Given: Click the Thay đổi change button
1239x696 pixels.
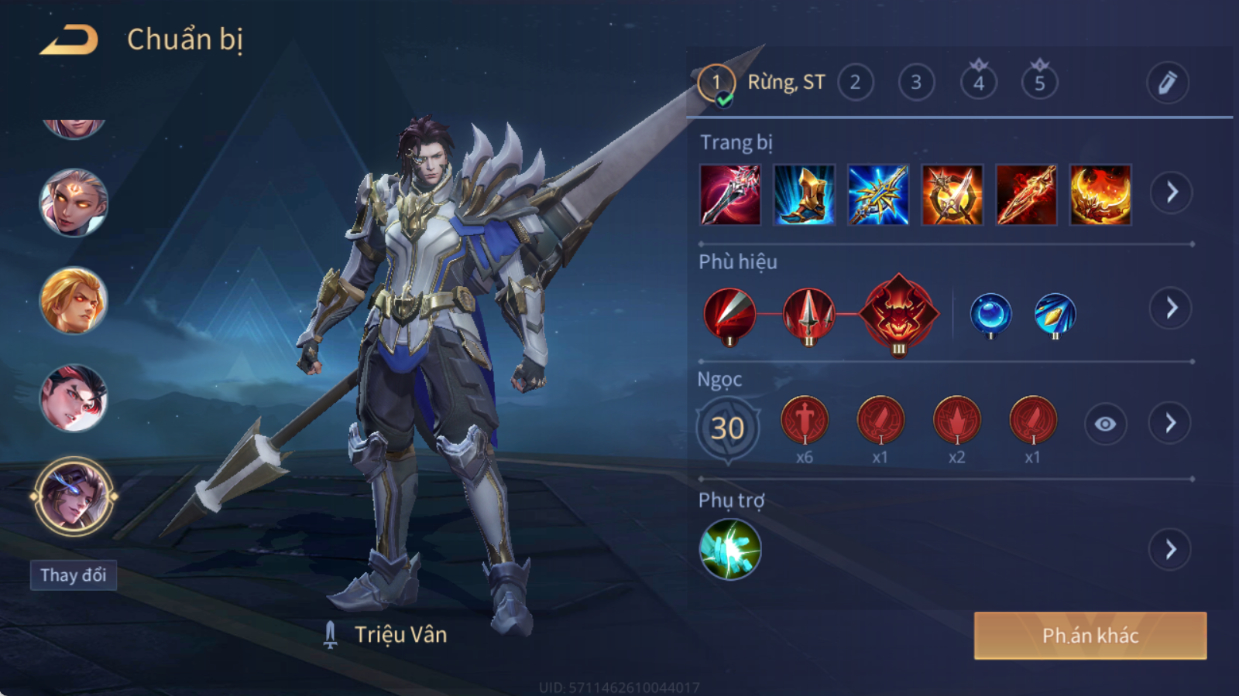Looking at the screenshot, I should [73, 575].
